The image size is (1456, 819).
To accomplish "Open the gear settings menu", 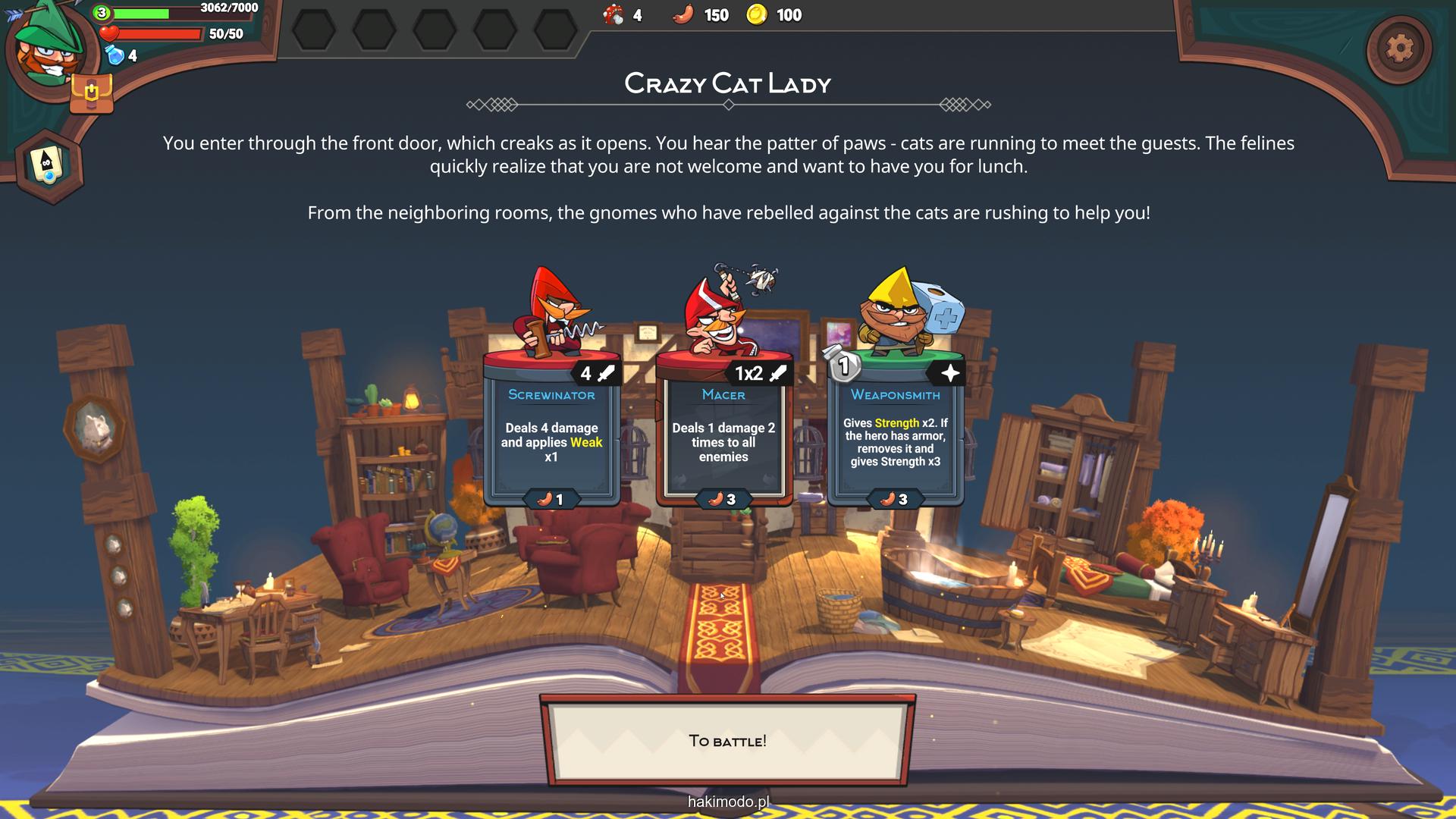I will point(1399,49).
